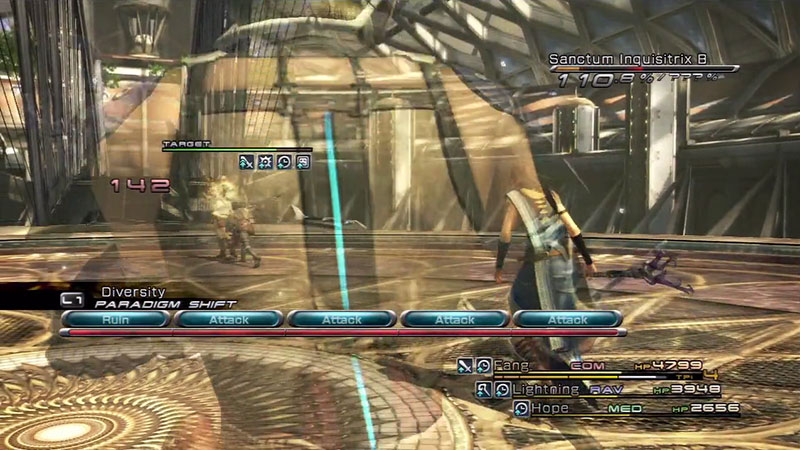The width and height of the screenshot is (800, 450).
Task: View the target's face-shaped status icon
Action: pyautogui.click(x=302, y=162)
